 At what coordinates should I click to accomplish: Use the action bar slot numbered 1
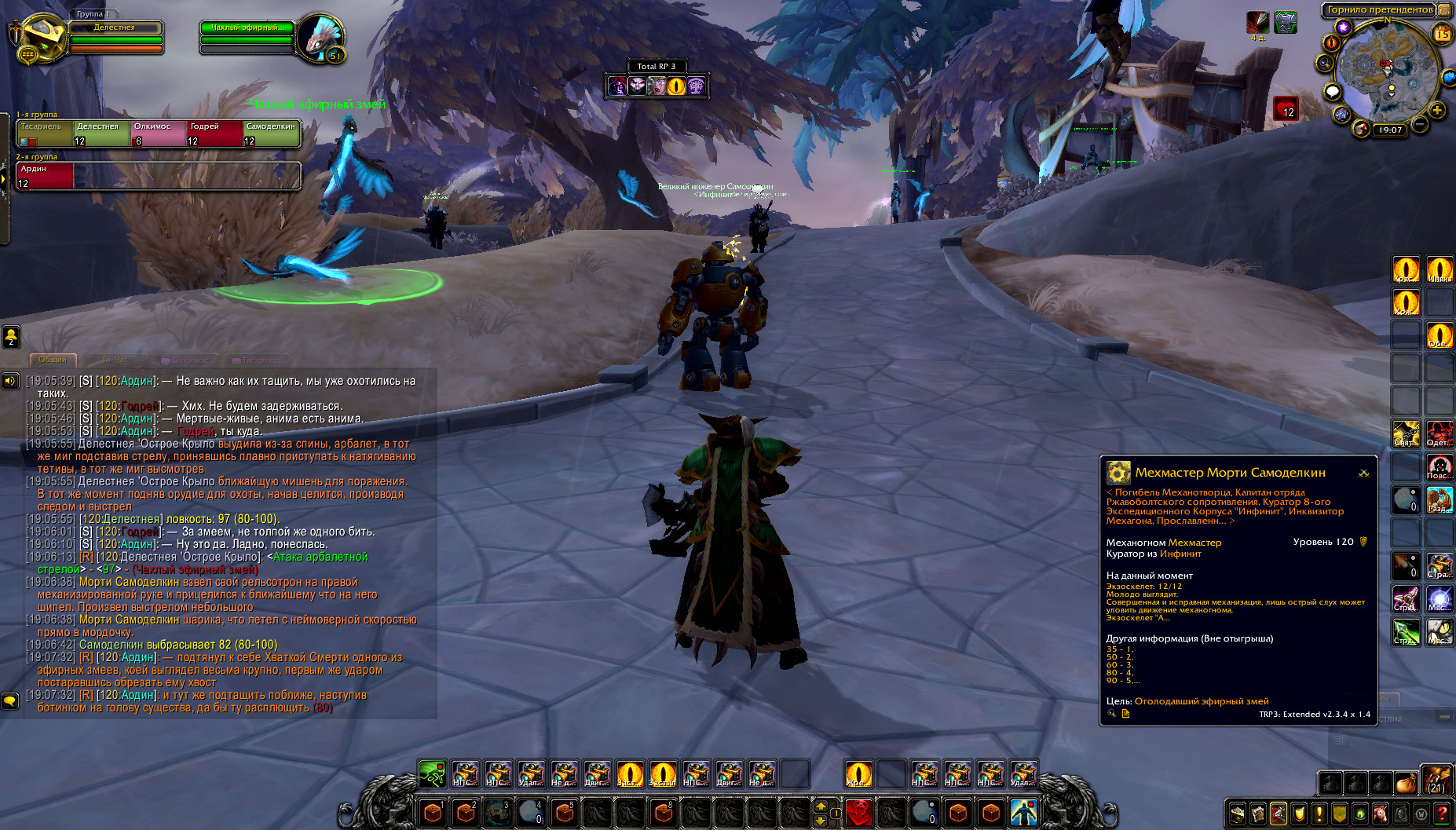coord(432,812)
